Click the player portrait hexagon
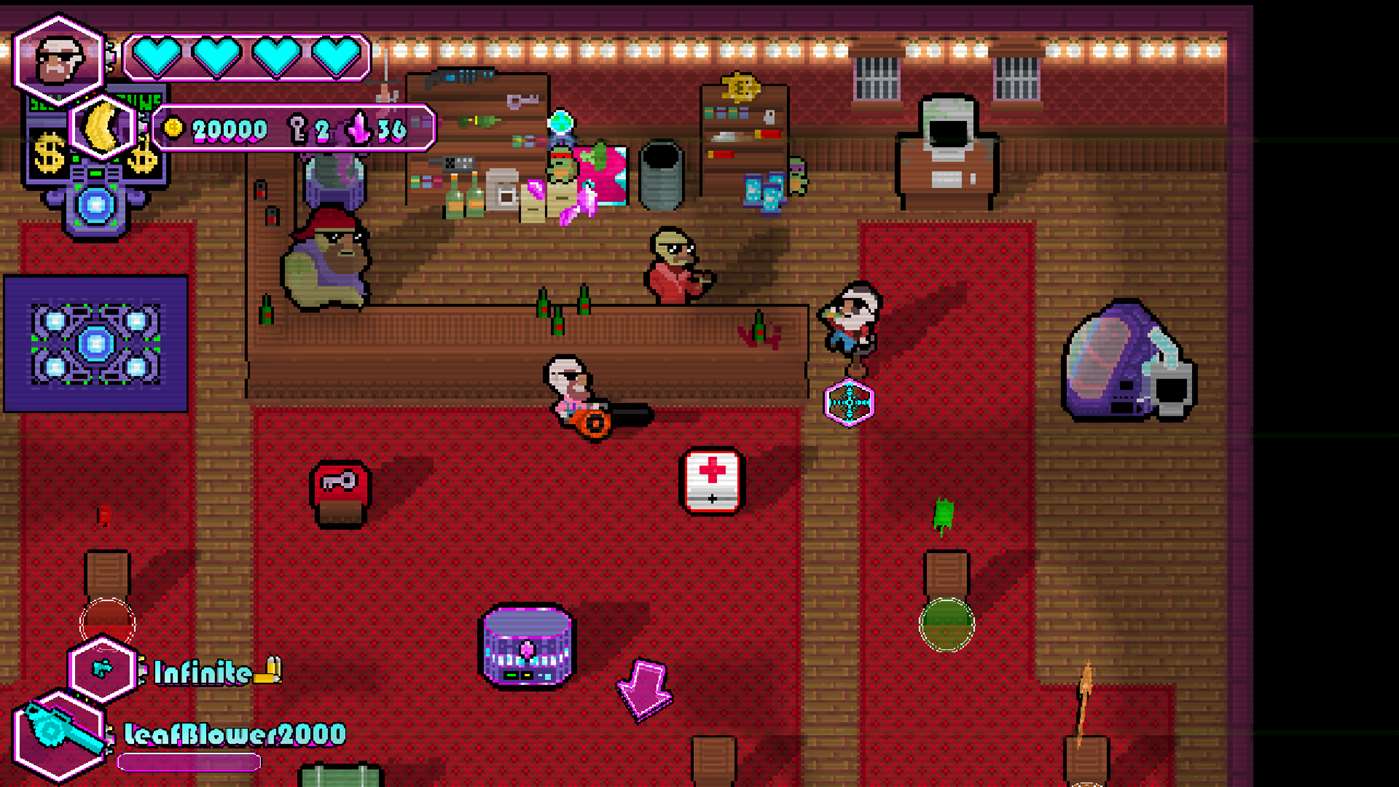The width and height of the screenshot is (1399, 787). [x=58, y=57]
